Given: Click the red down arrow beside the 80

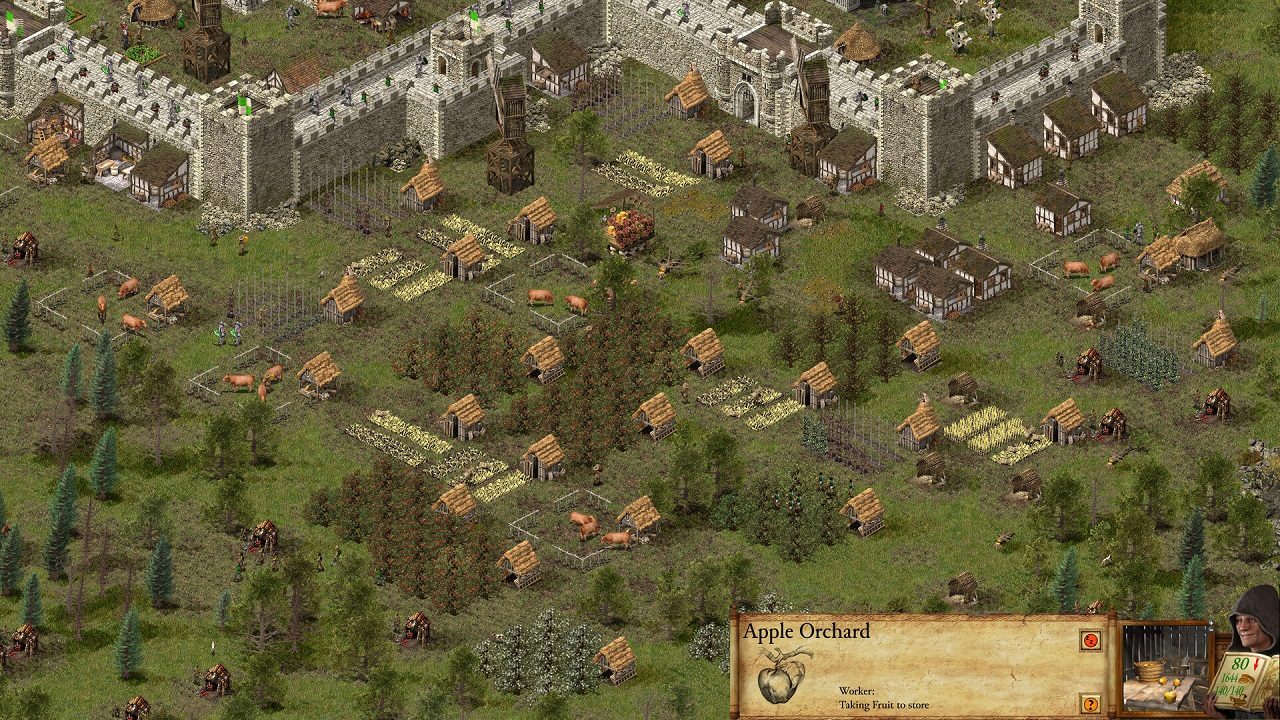Looking at the screenshot, I should coord(1256,664).
